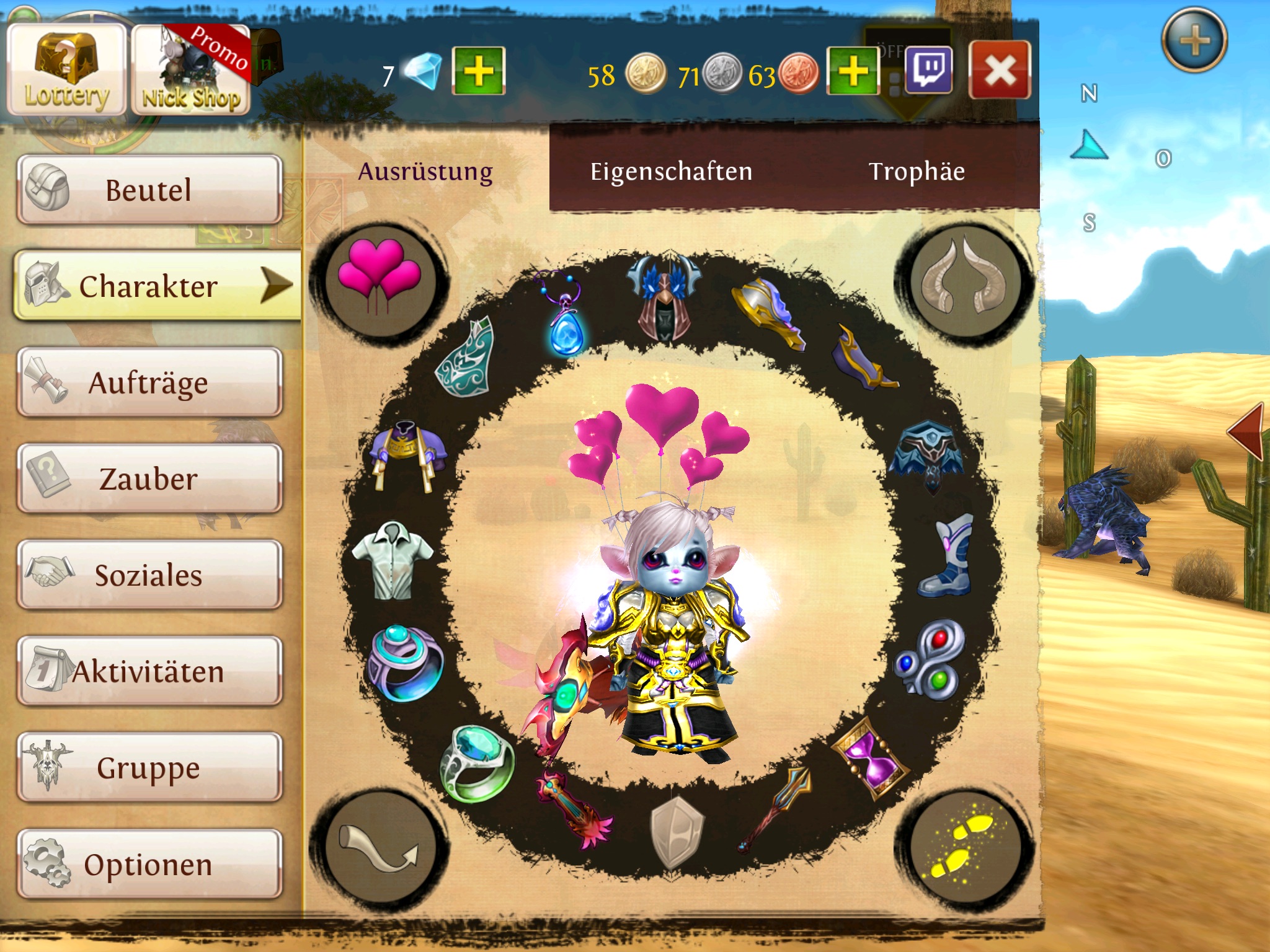Open the Twitch streaming button
The image size is (1270, 952).
[928, 69]
